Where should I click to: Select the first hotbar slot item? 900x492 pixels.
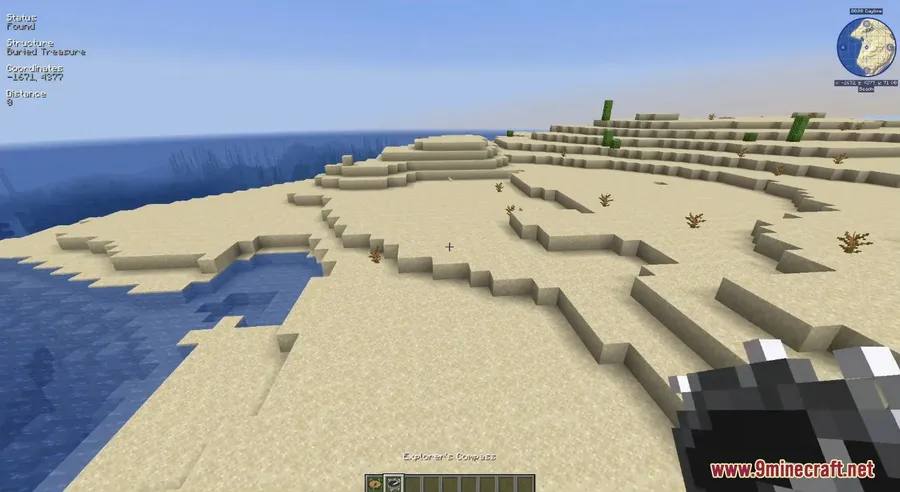(374, 482)
